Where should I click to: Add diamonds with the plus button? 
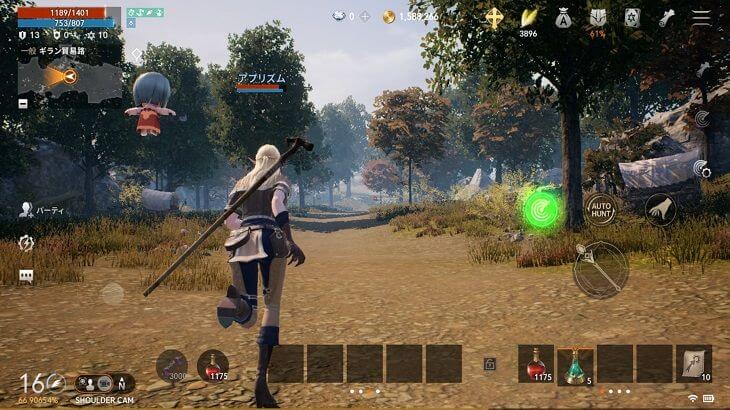(x=364, y=17)
